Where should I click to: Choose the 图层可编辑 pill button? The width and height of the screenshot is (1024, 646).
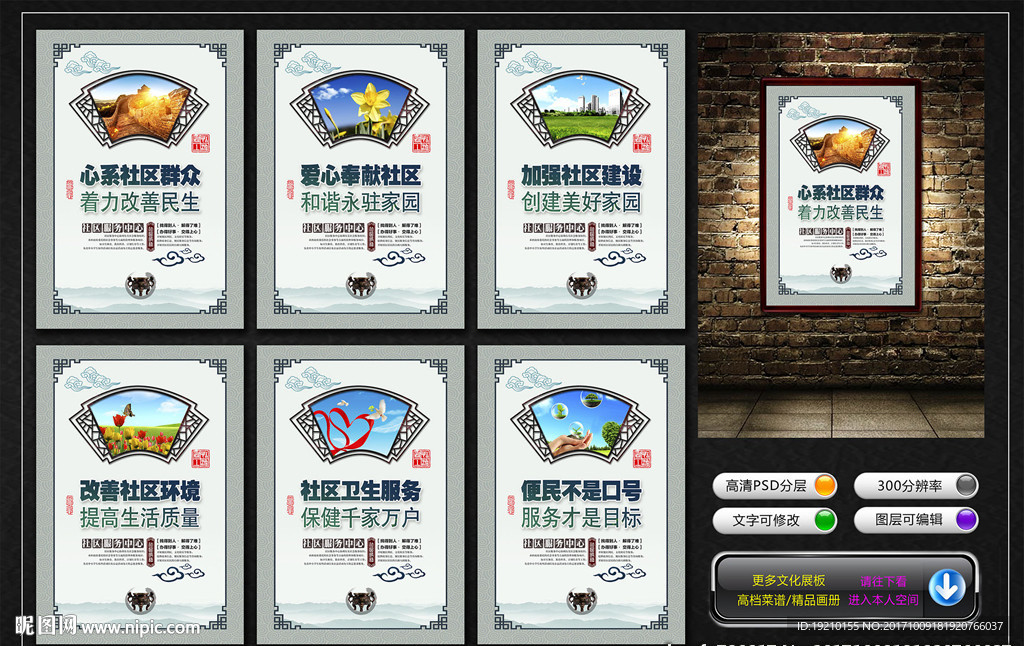click(916, 520)
